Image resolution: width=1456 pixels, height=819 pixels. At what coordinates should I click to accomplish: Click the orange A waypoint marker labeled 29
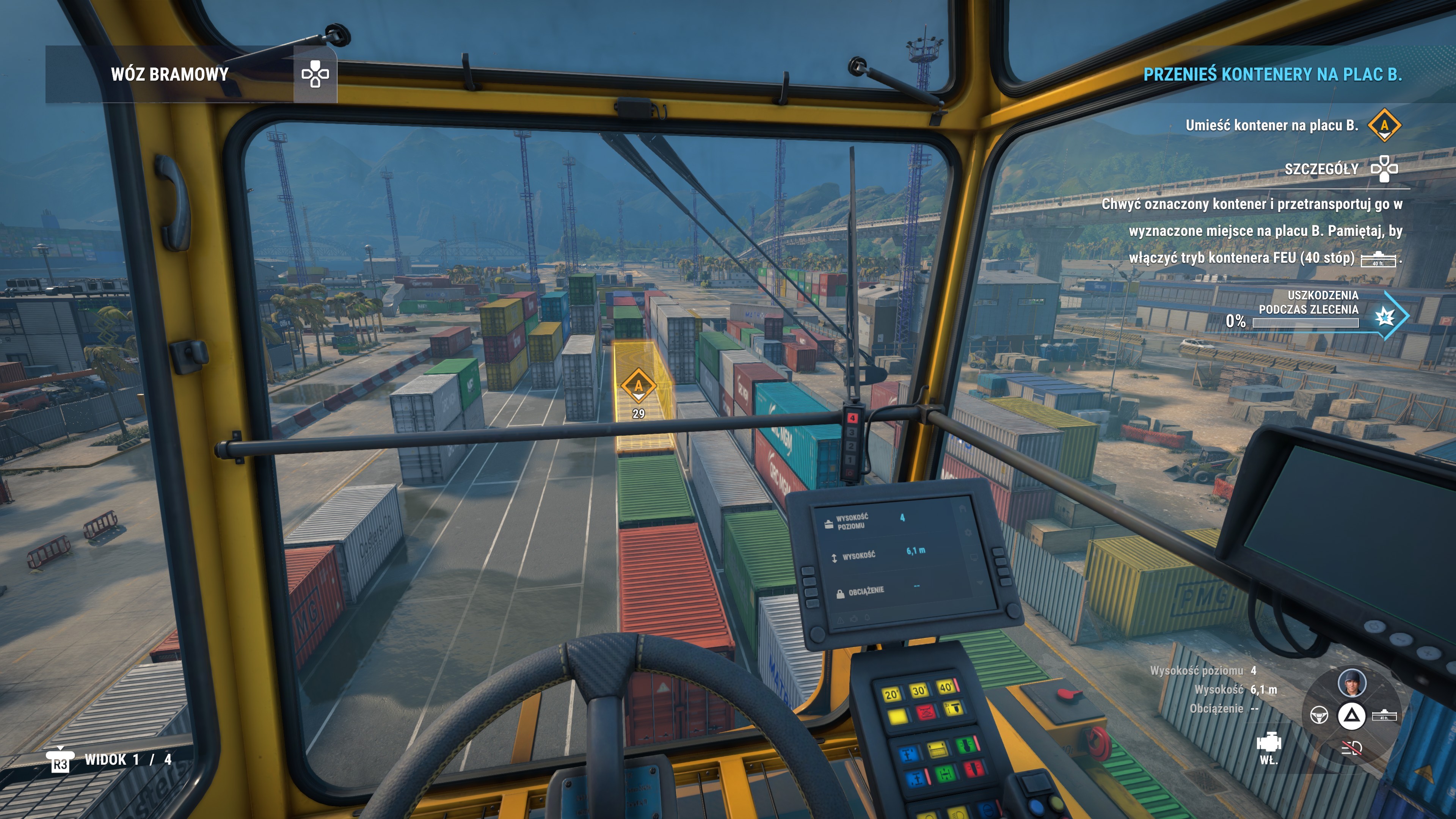638,387
